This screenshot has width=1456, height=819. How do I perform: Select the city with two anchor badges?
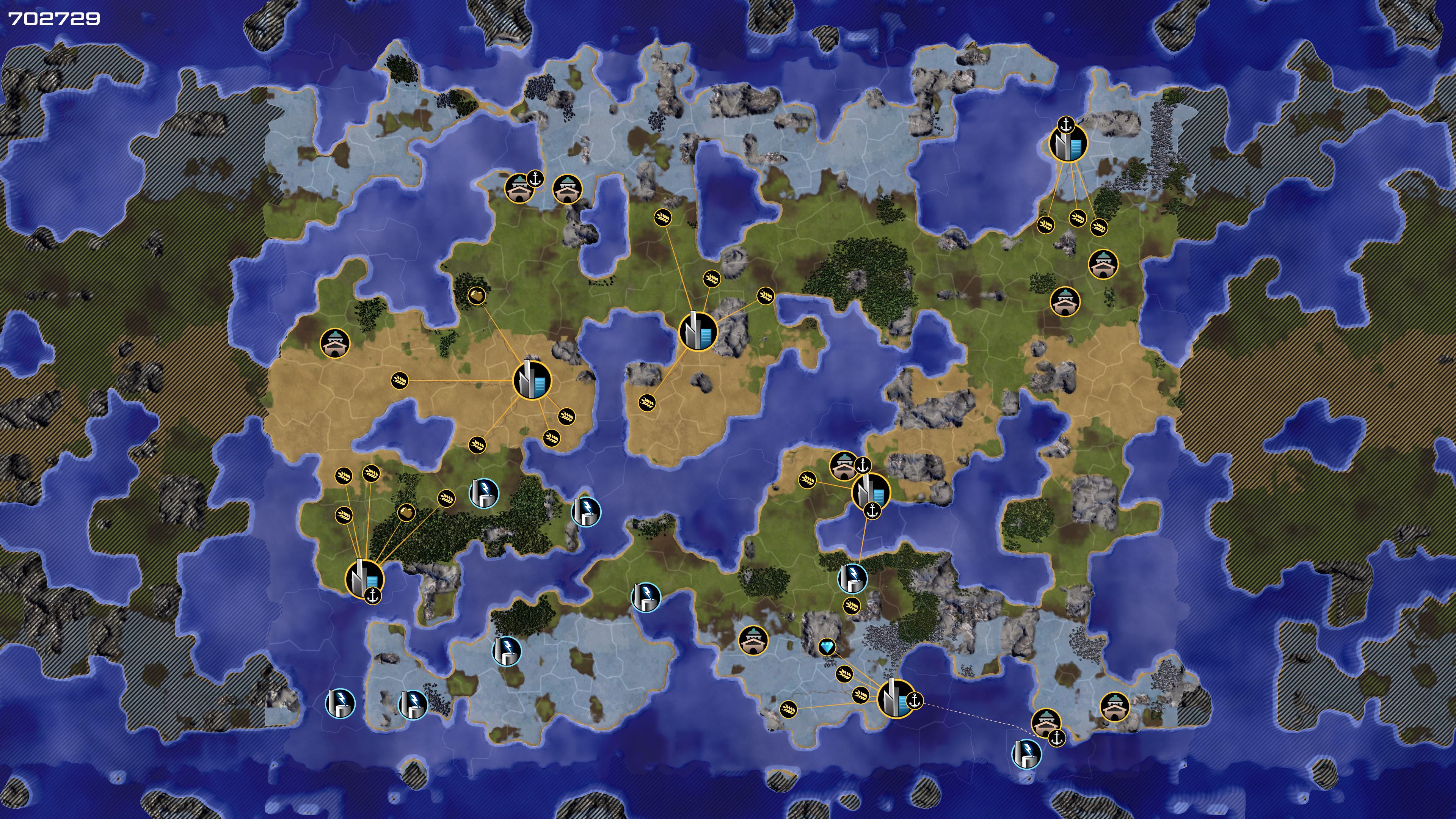coord(871,491)
